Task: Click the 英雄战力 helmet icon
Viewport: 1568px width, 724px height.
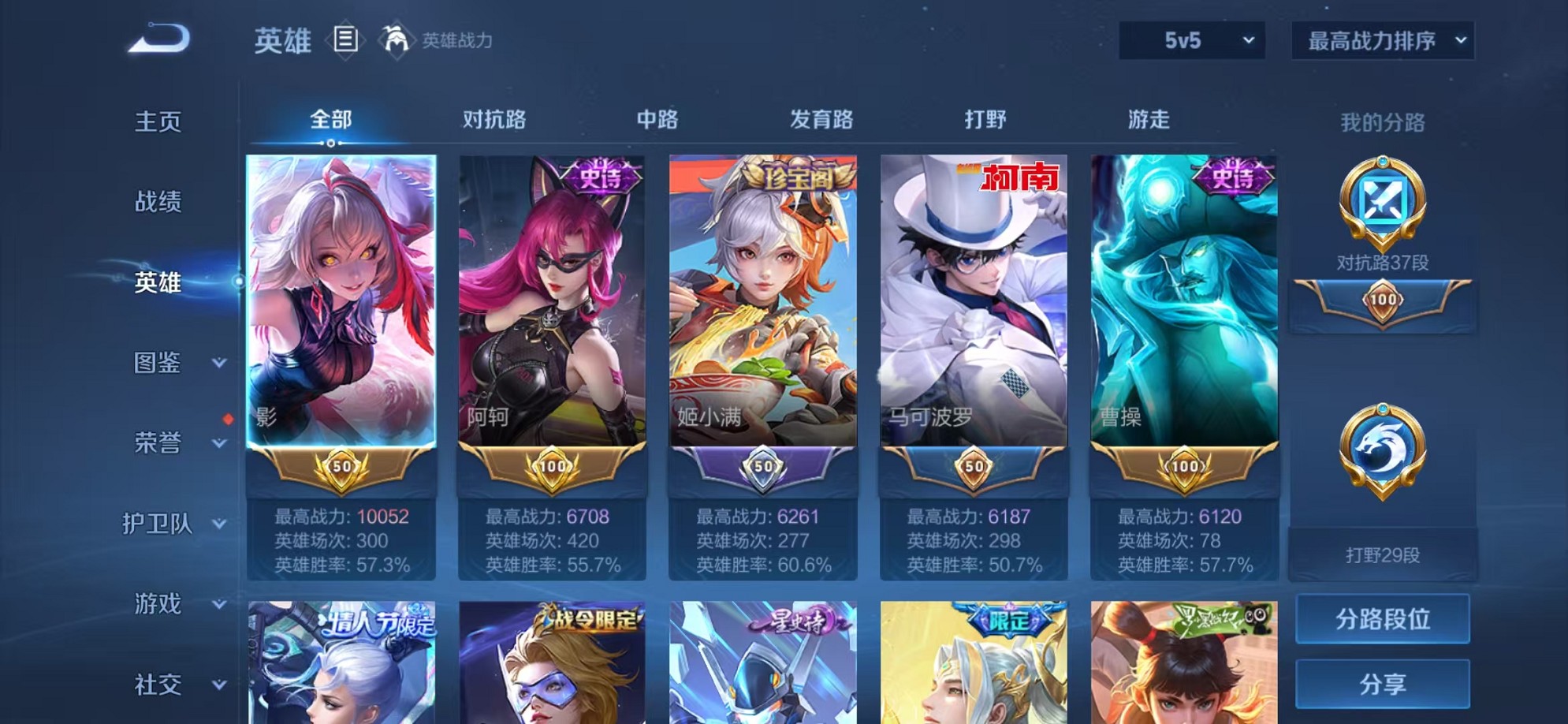Action: click(397, 41)
